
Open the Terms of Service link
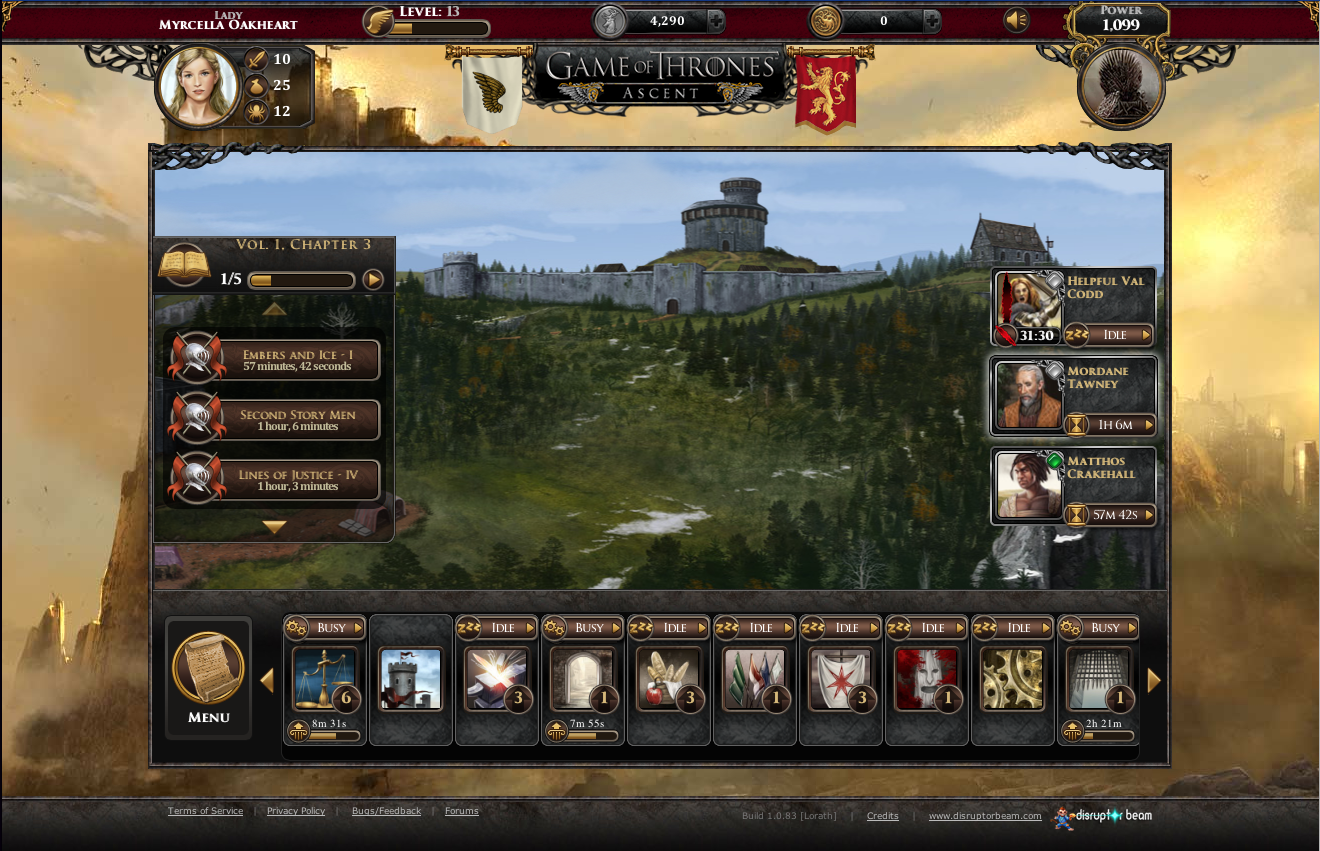[x=205, y=811]
